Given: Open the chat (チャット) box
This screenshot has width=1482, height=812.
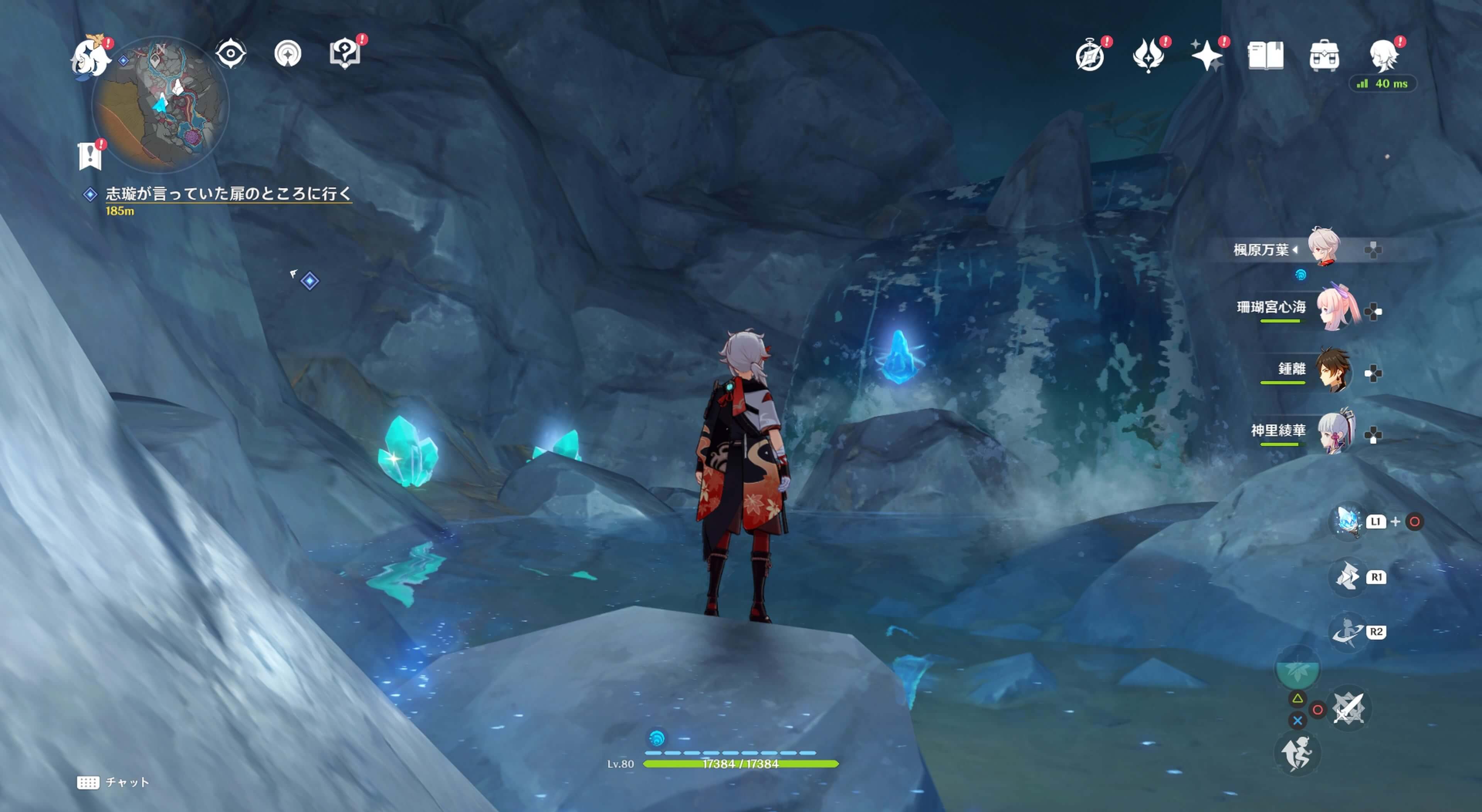Looking at the screenshot, I should tap(114, 782).
